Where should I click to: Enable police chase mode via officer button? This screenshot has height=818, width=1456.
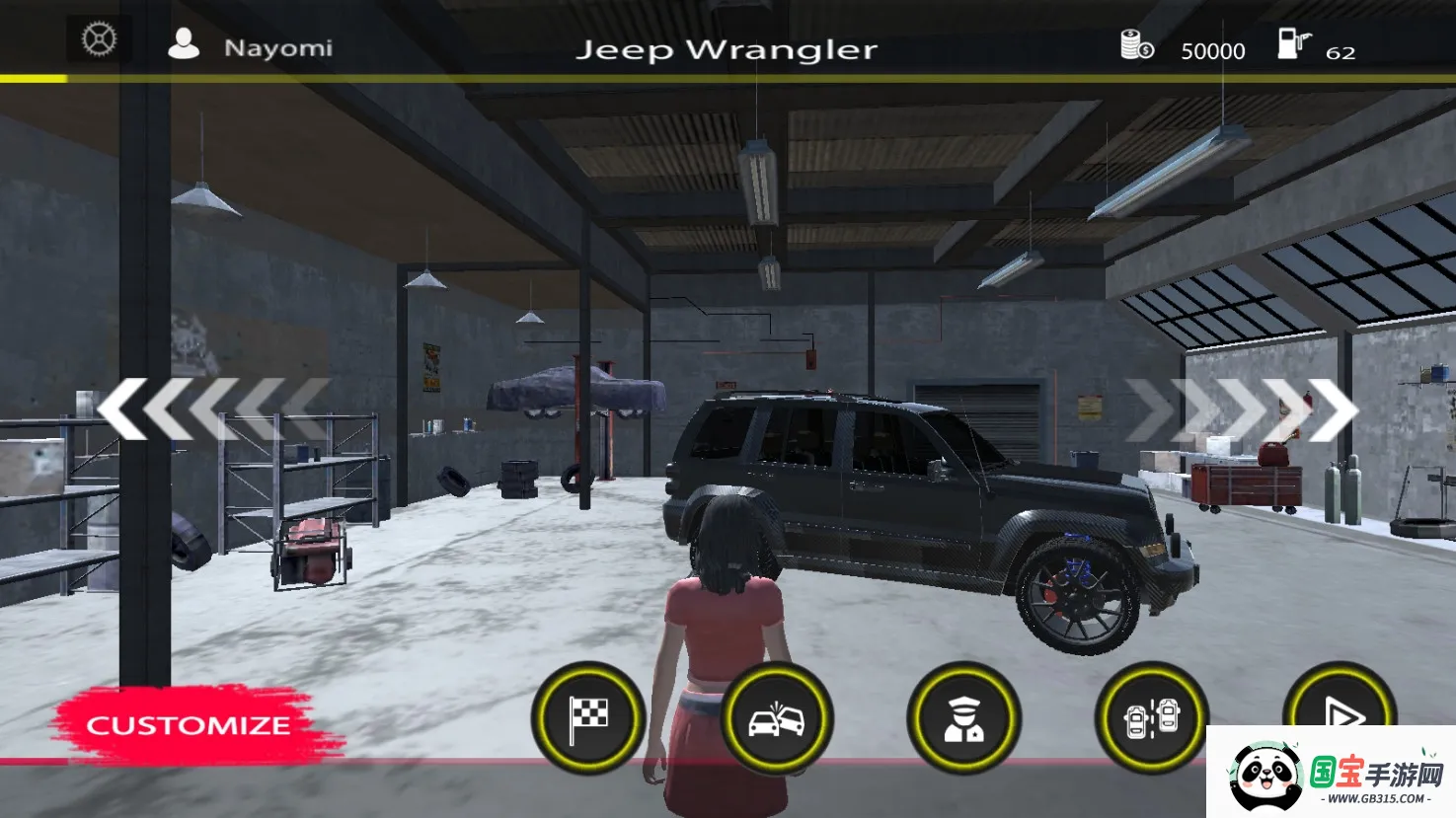[963, 718]
